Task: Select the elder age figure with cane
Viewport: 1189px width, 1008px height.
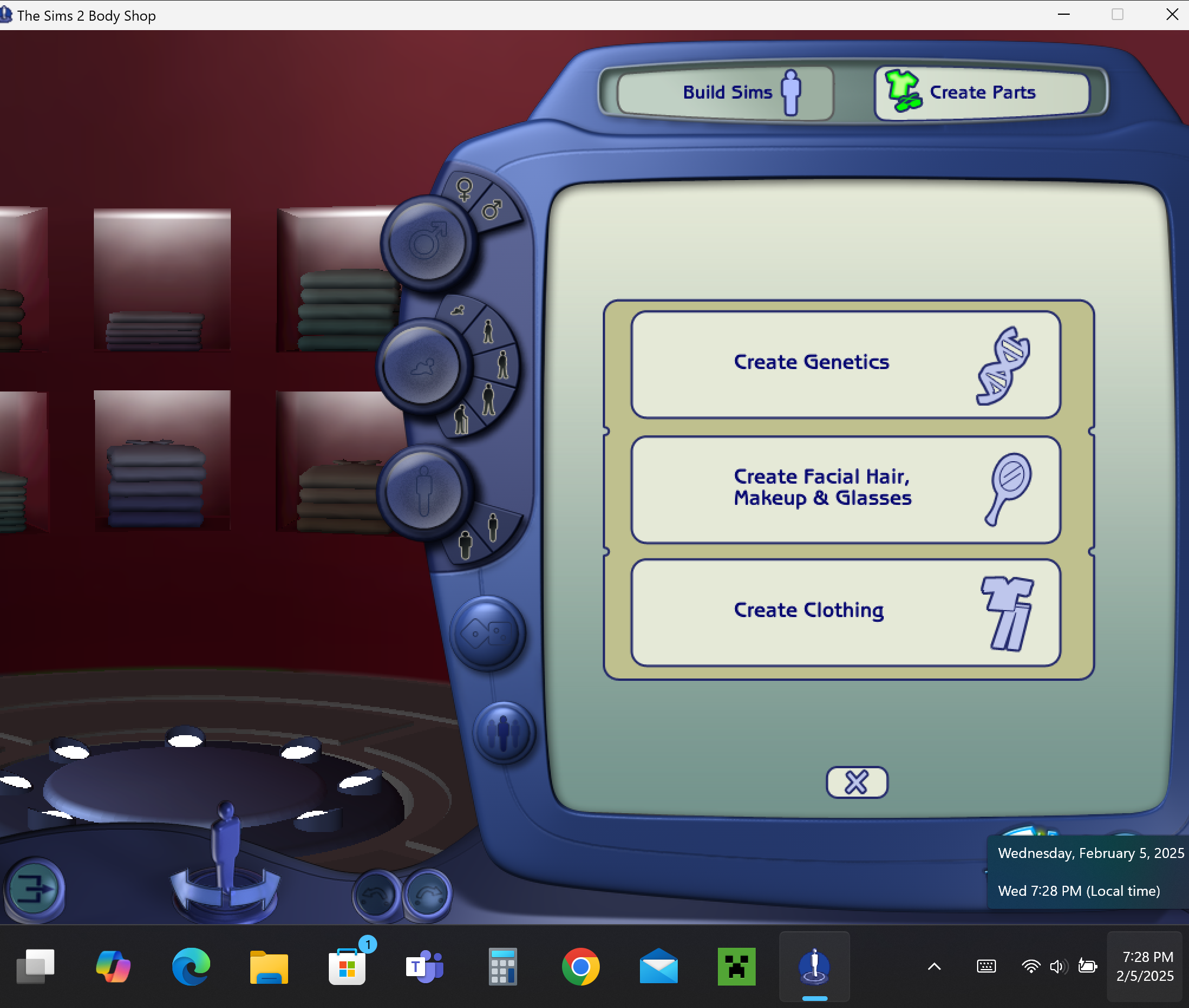Action: pos(462,419)
